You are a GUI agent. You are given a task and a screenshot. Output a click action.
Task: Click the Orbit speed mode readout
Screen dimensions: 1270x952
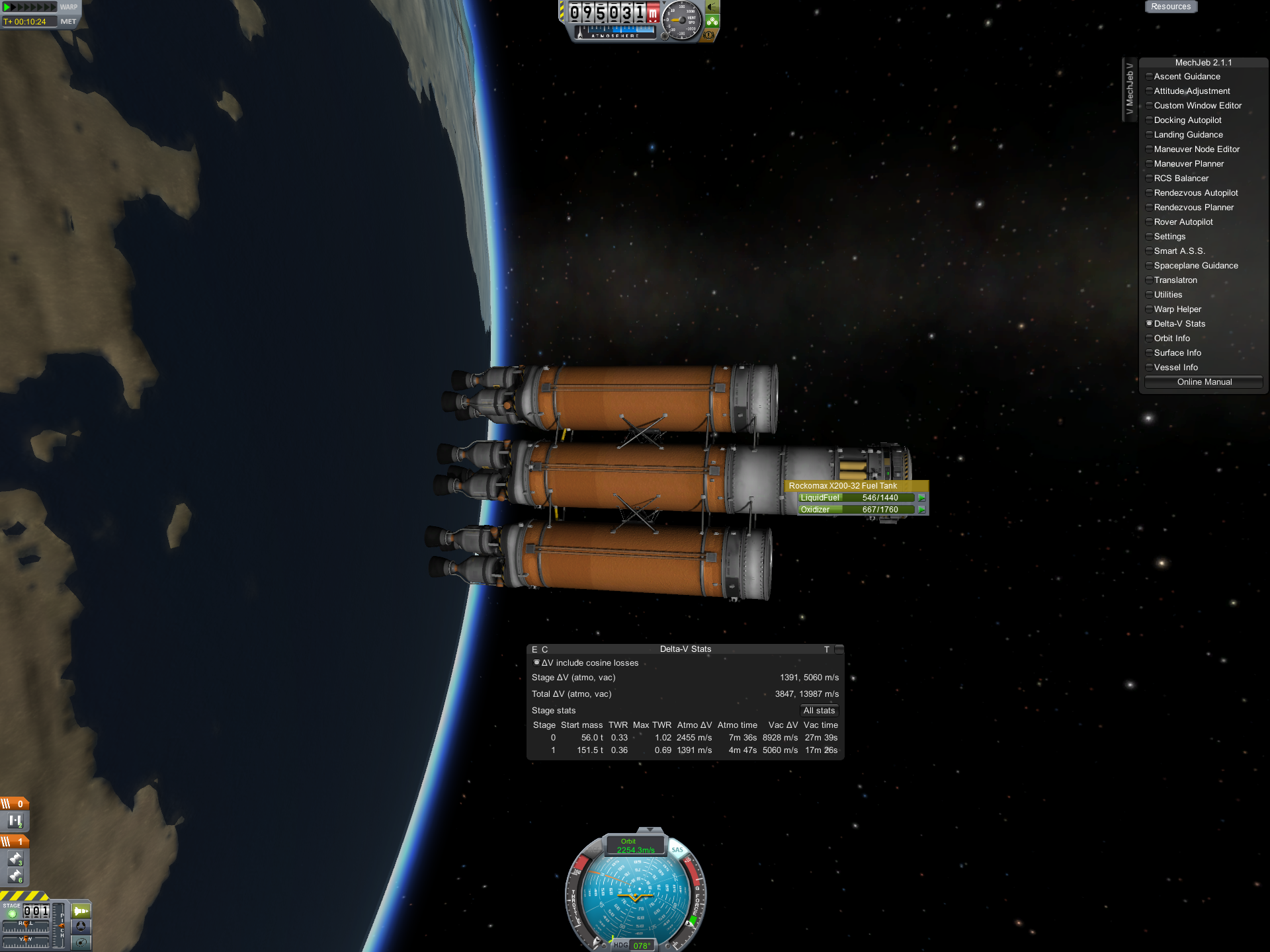[635, 846]
